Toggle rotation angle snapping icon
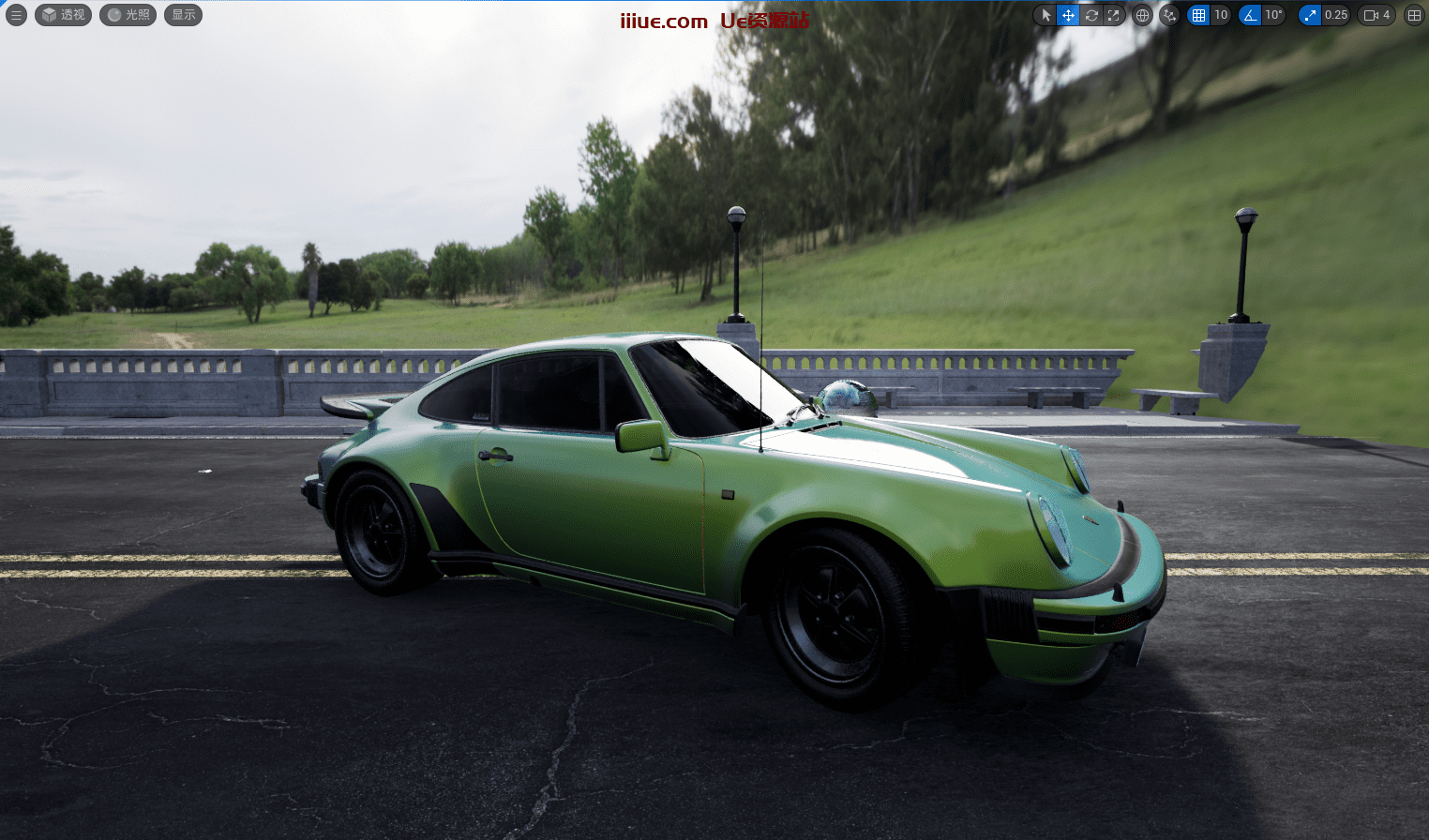Screen dimensions: 1429x840 [1250, 15]
